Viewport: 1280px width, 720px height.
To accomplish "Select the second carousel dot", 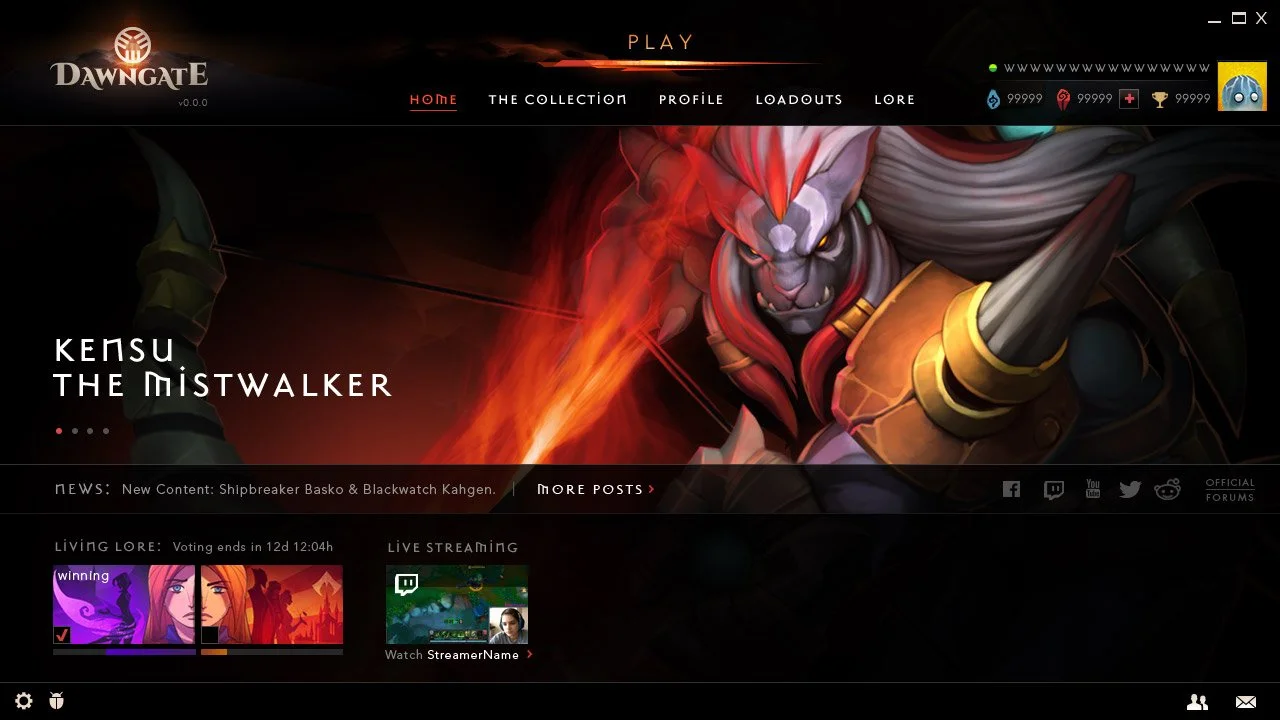I will 74,430.
